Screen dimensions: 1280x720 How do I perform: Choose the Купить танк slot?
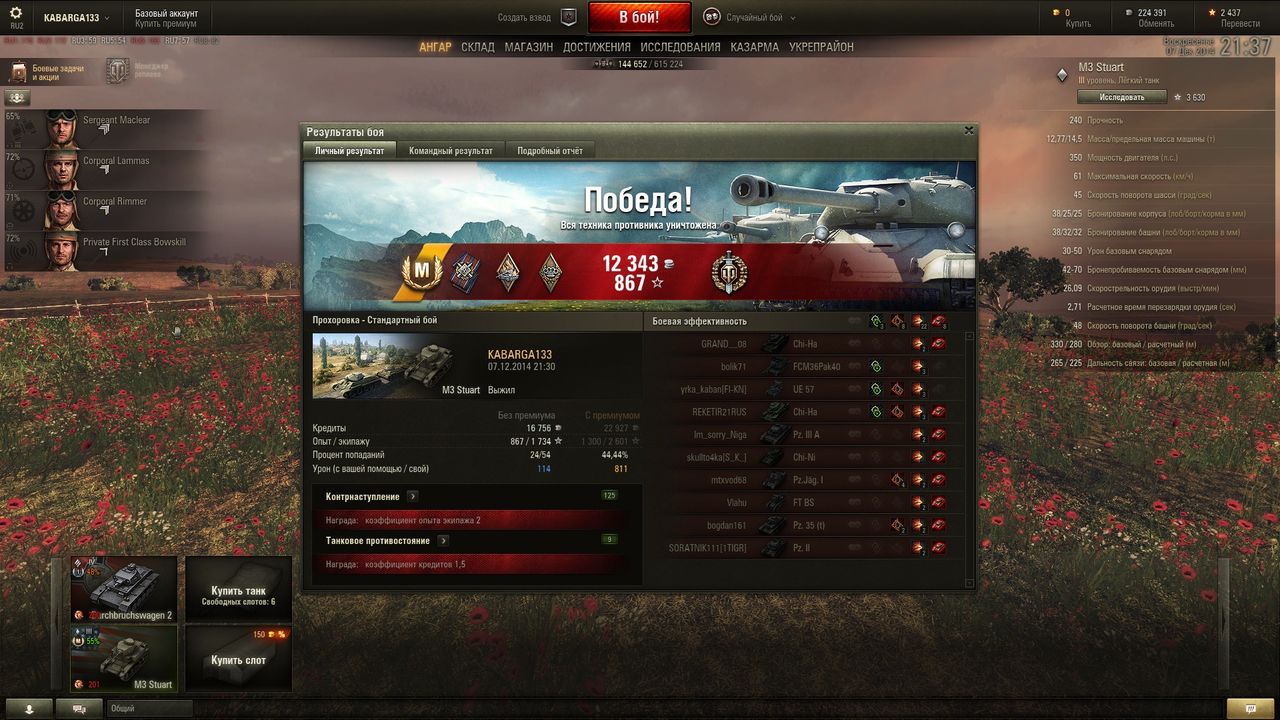tap(238, 590)
